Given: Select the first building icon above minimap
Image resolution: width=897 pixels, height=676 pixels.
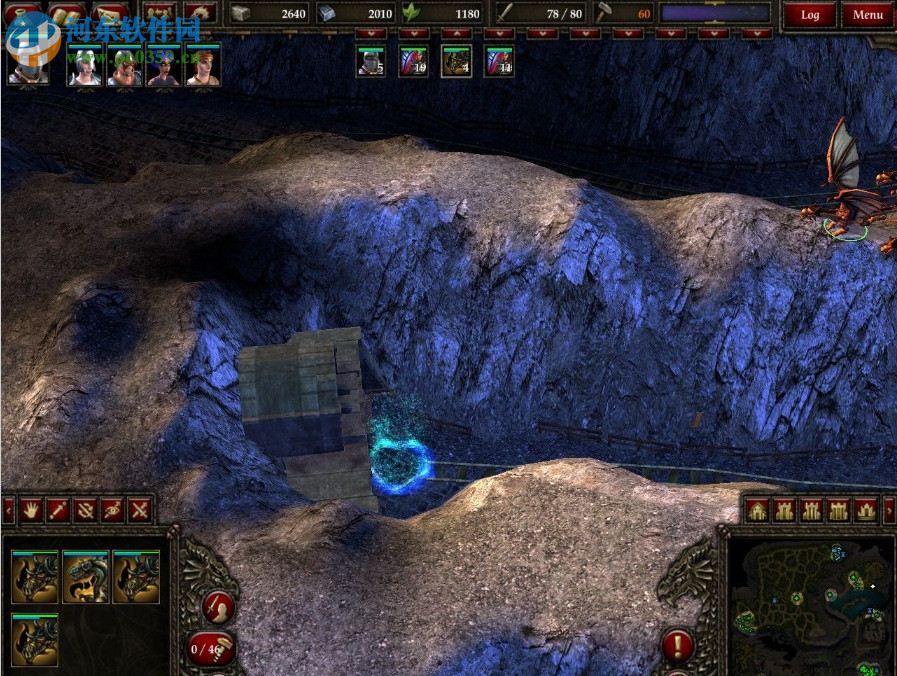Looking at the screenshot, I should [x=757, y=510].
